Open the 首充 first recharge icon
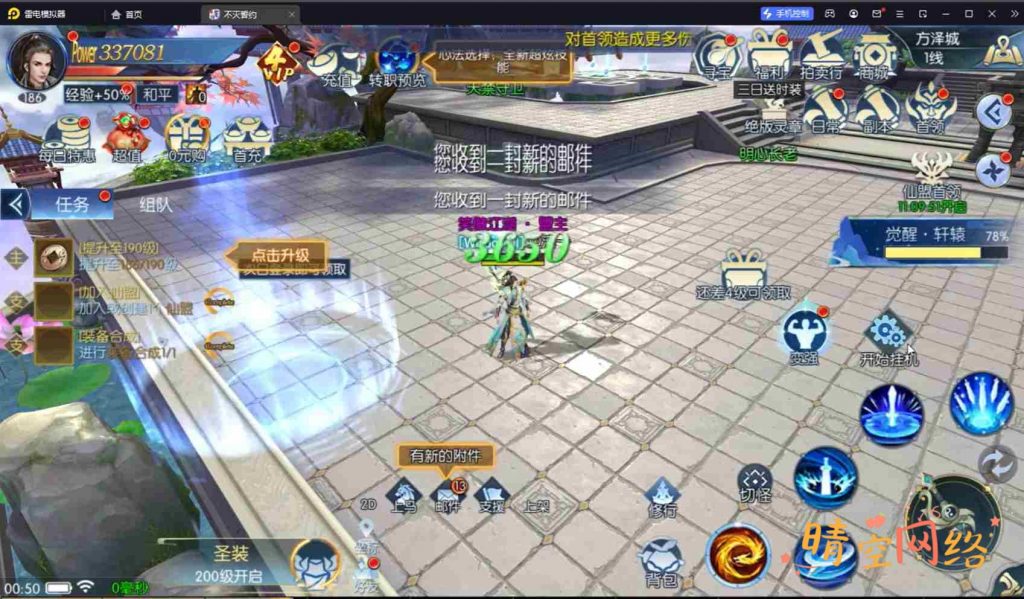1024x599 pixels. point(247,138)
